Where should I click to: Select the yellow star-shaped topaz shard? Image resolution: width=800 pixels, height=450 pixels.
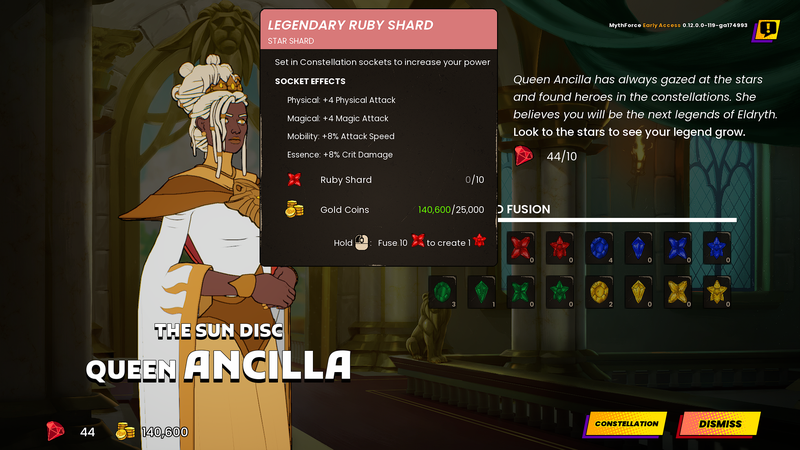pyautogui.click(x=717, y=291)
